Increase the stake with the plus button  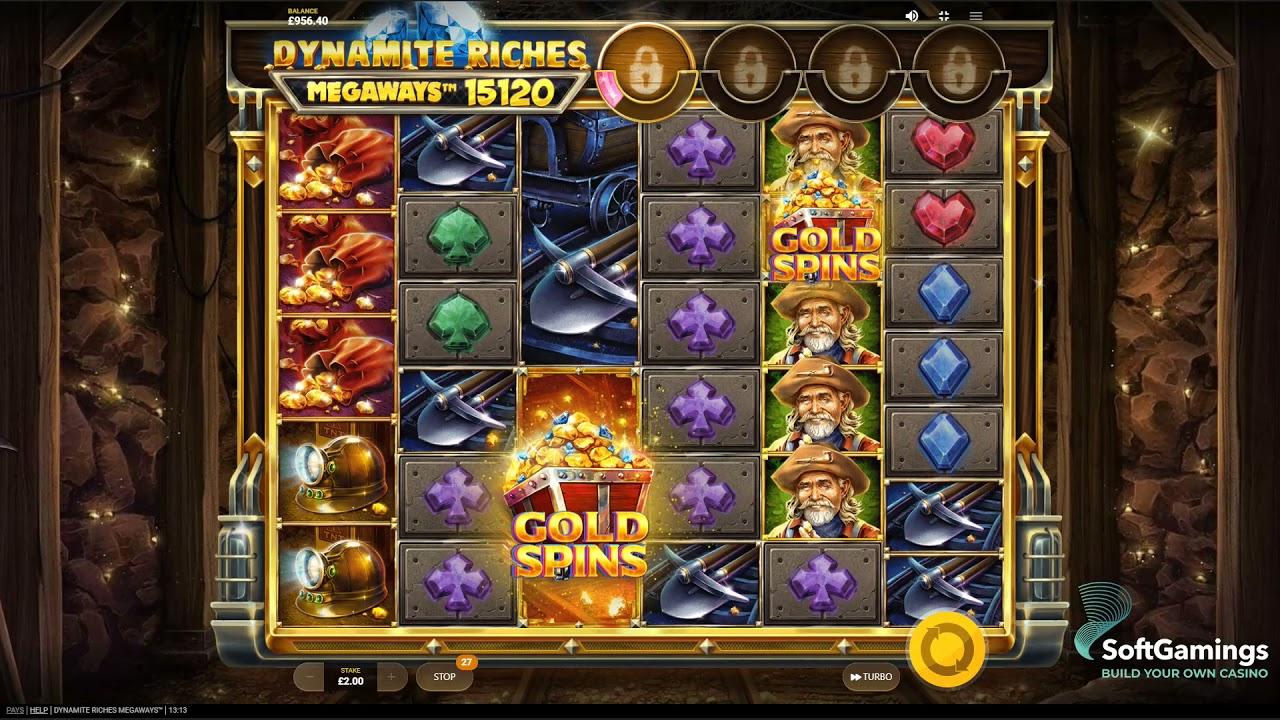click(x=391, y=677)
